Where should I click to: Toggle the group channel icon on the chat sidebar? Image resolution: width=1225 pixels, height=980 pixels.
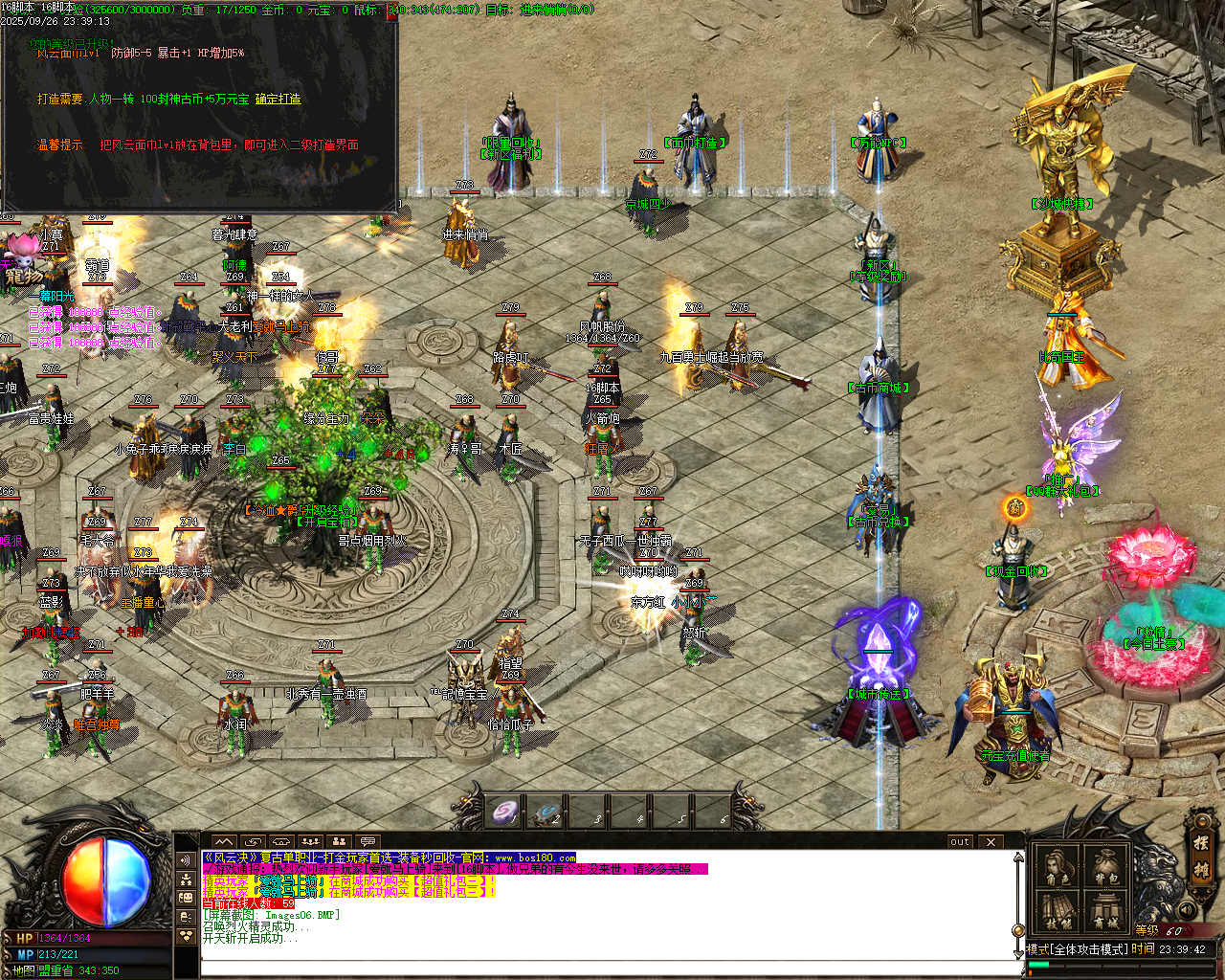186,880
